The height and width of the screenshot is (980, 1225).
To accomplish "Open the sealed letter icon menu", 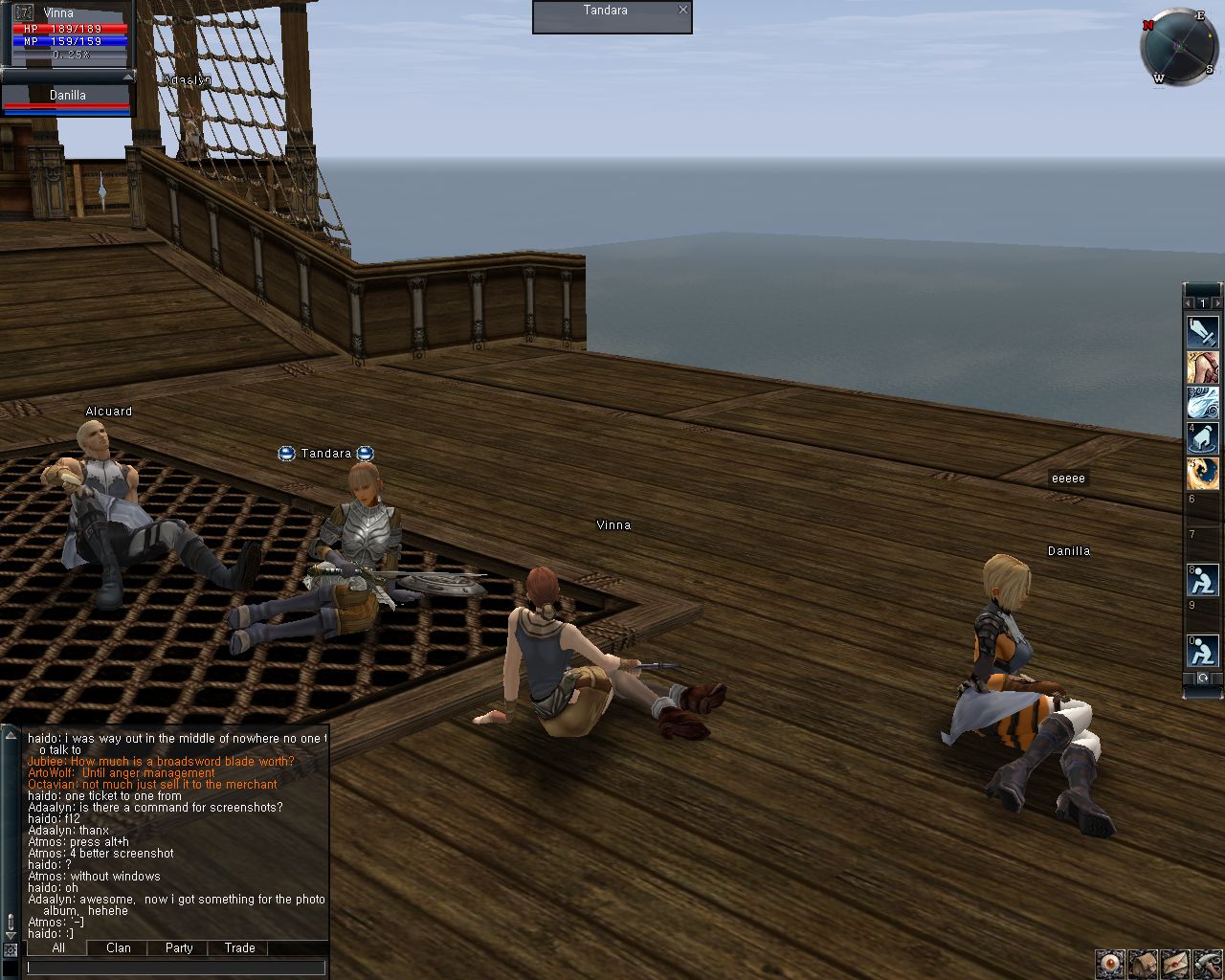I will coord(1175,963).
